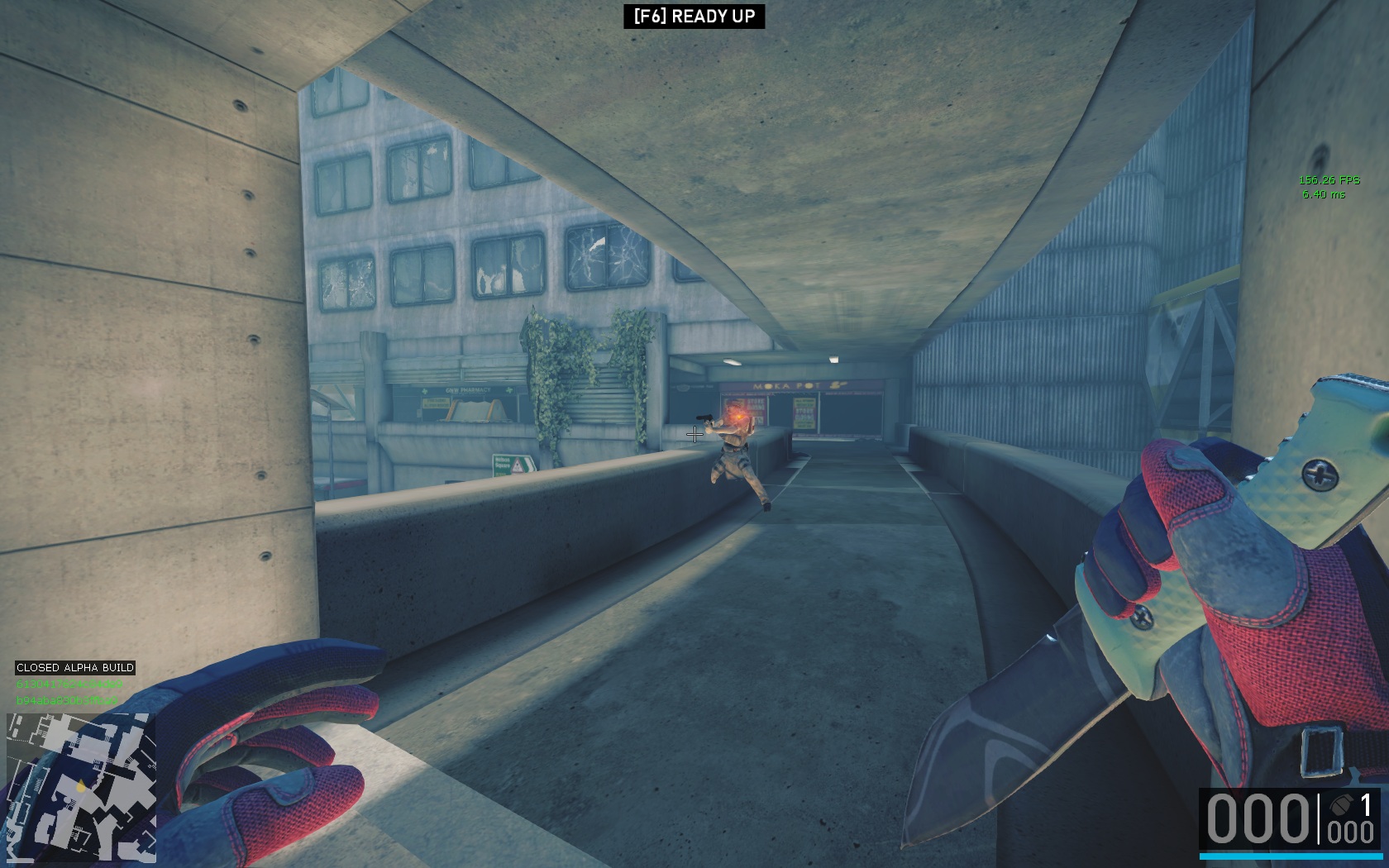Click the minimap in the corner
The image size is (1389, 868).
[x=80, y=786]
